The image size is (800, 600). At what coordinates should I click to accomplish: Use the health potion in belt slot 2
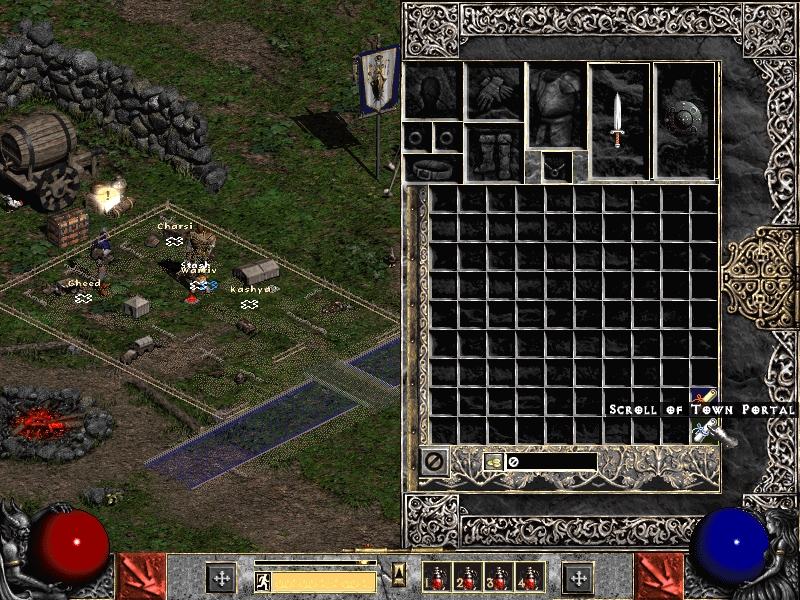click(x=466, y=578)
